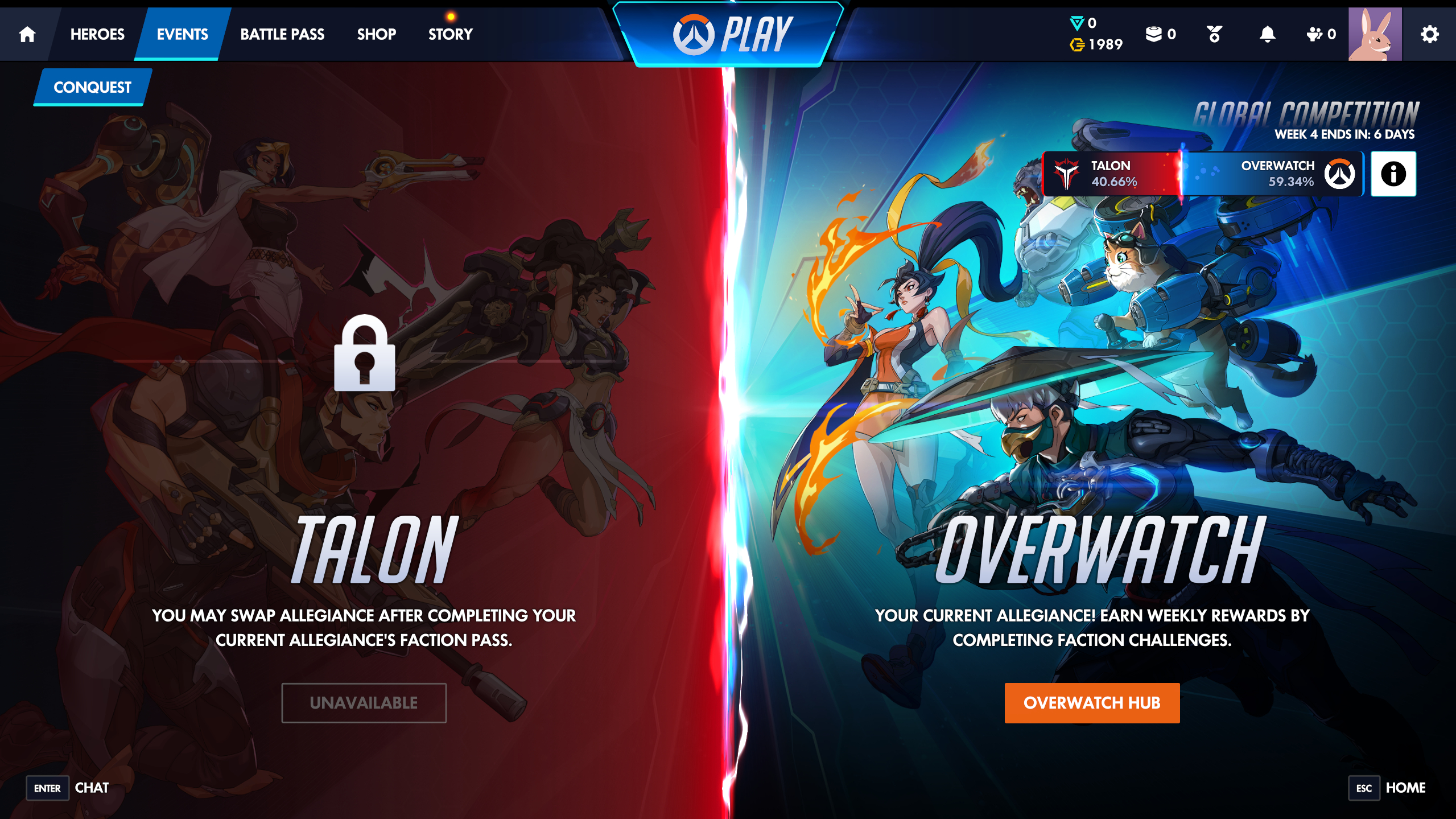Open the STORY menu item
The width and height of the screenshot is (1456, 819).
click(x=449, y=34)
